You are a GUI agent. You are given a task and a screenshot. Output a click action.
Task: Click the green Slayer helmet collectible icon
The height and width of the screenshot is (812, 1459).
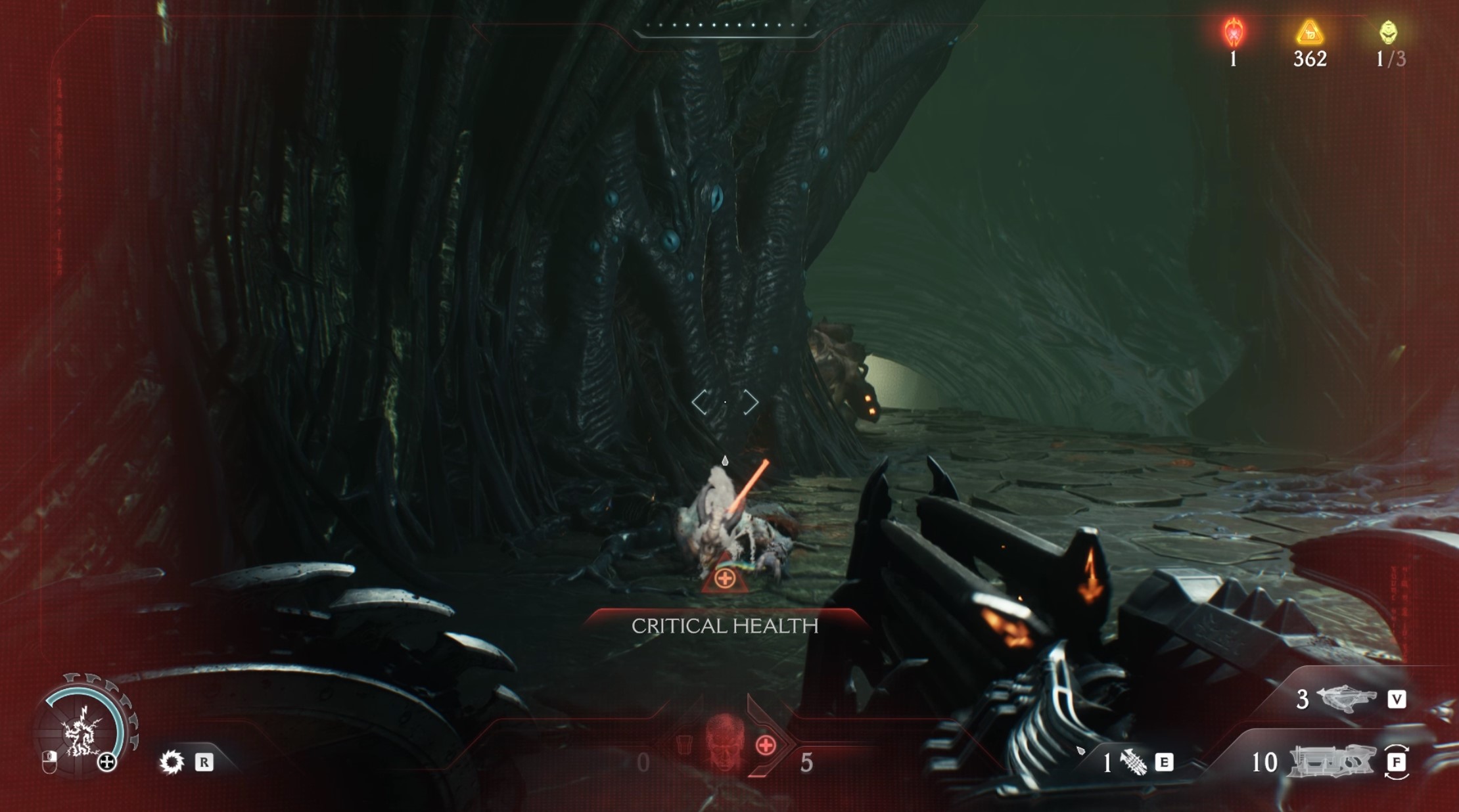pos(1388,32)
